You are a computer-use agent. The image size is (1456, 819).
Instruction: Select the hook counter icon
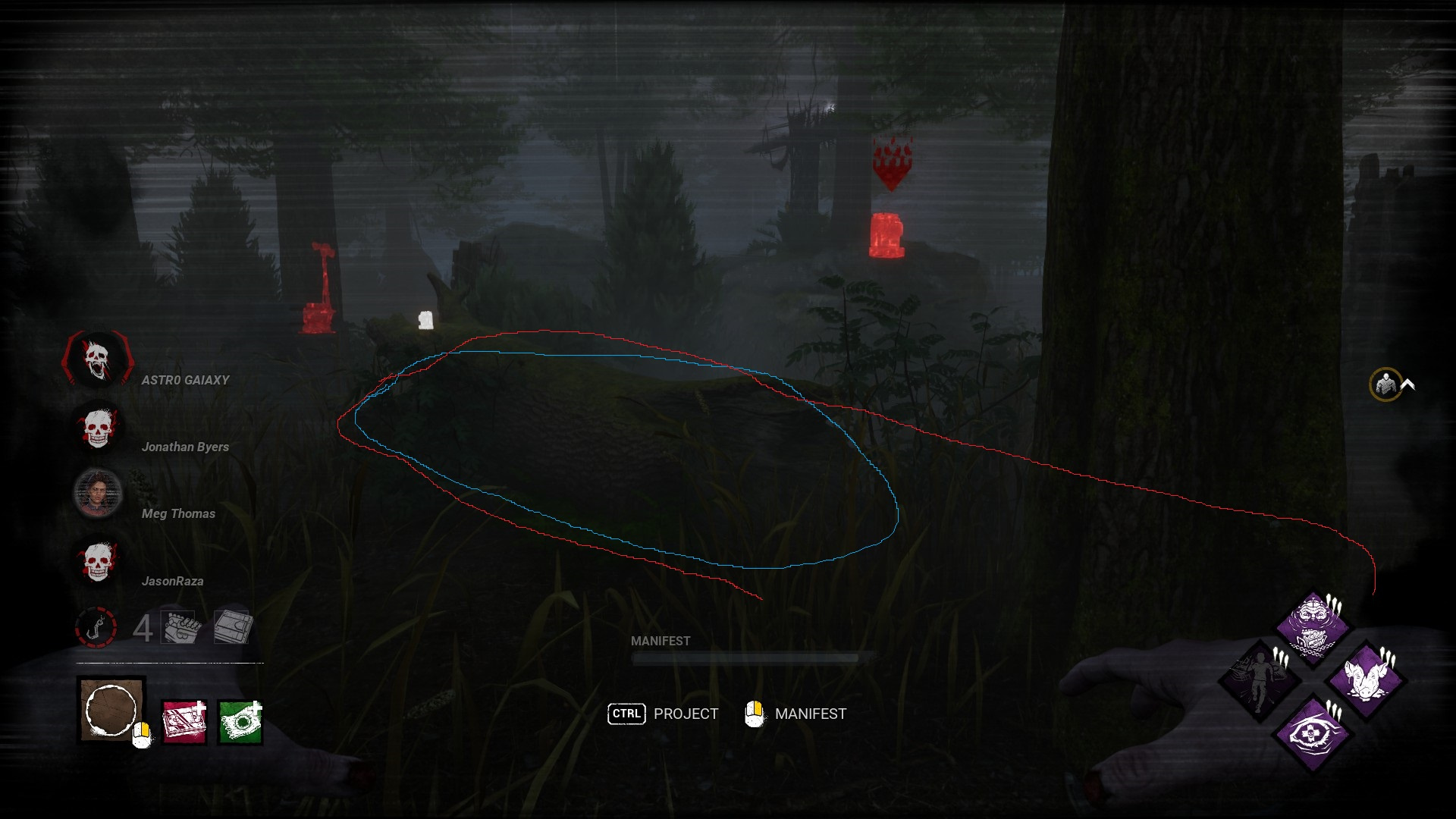(97, 626)
